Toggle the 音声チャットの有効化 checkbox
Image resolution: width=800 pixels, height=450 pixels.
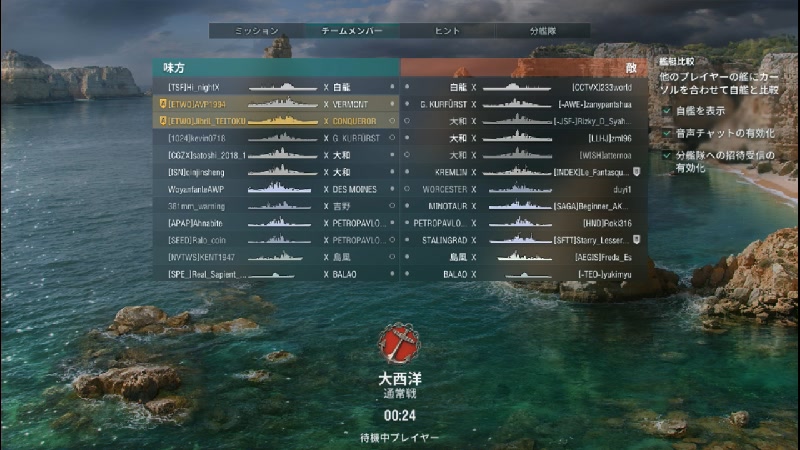(x=667, y=133)
